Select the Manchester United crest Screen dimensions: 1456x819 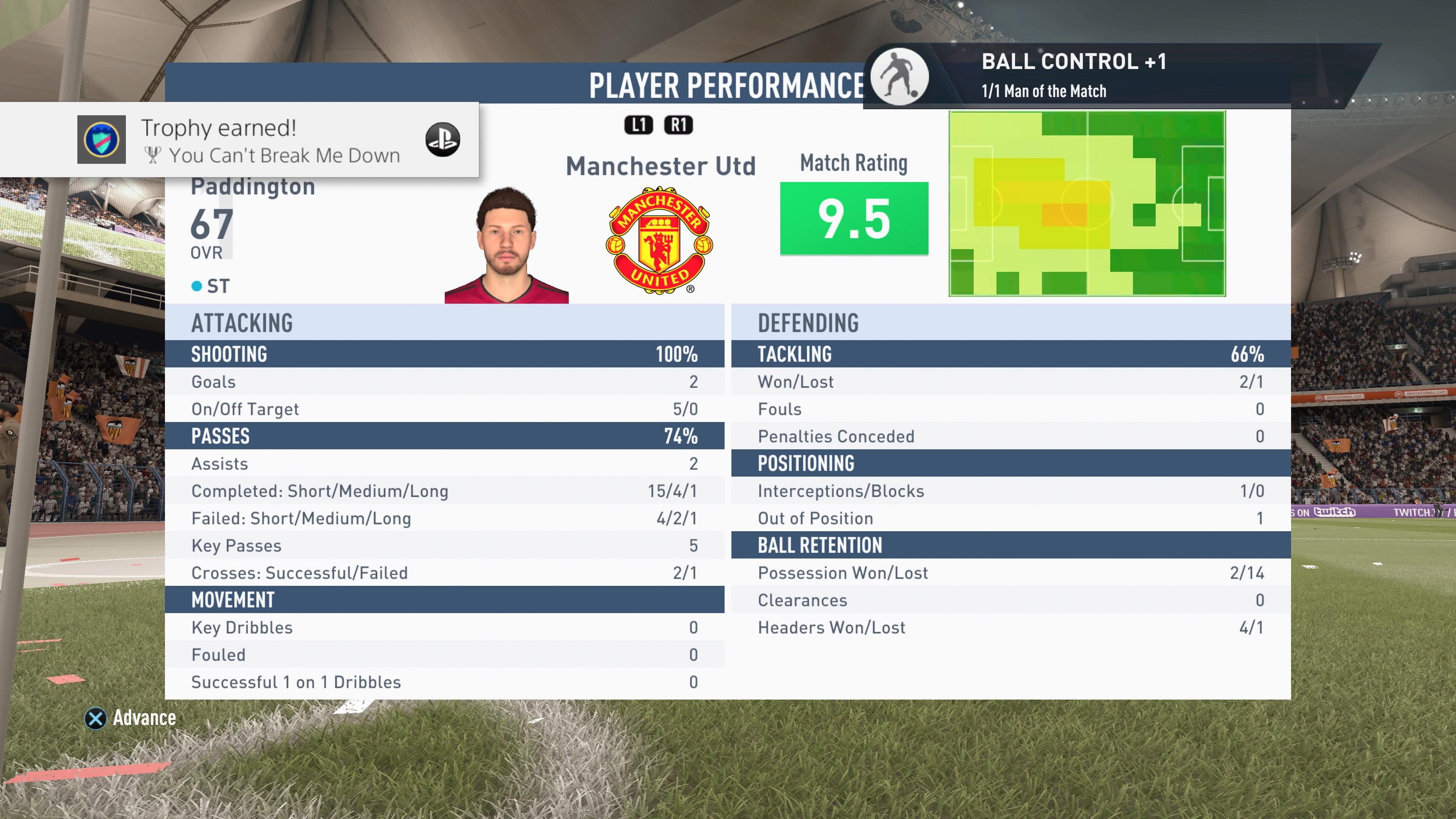659,240
